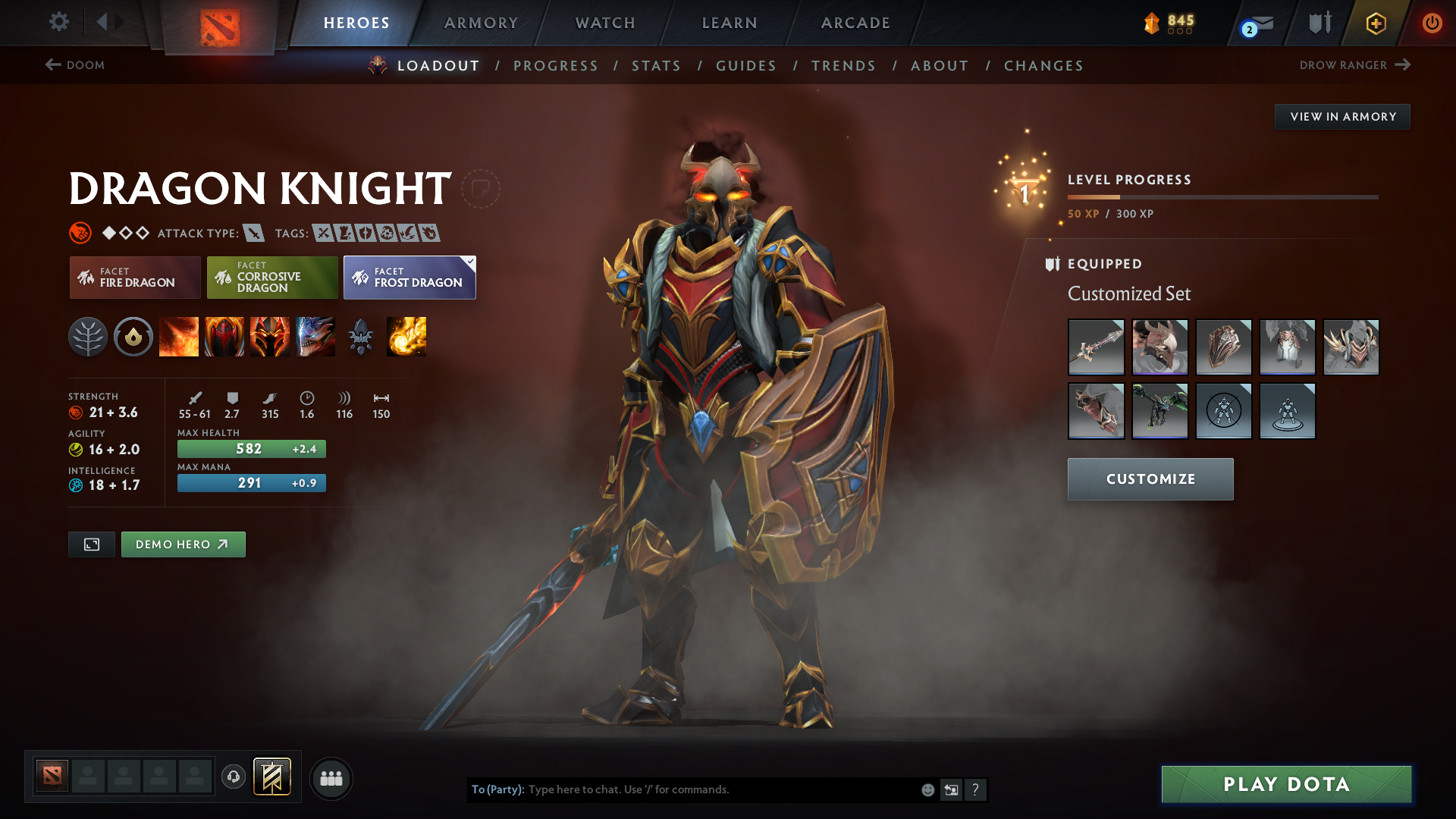Open the settings gear menu

click(x=59, y=22)
